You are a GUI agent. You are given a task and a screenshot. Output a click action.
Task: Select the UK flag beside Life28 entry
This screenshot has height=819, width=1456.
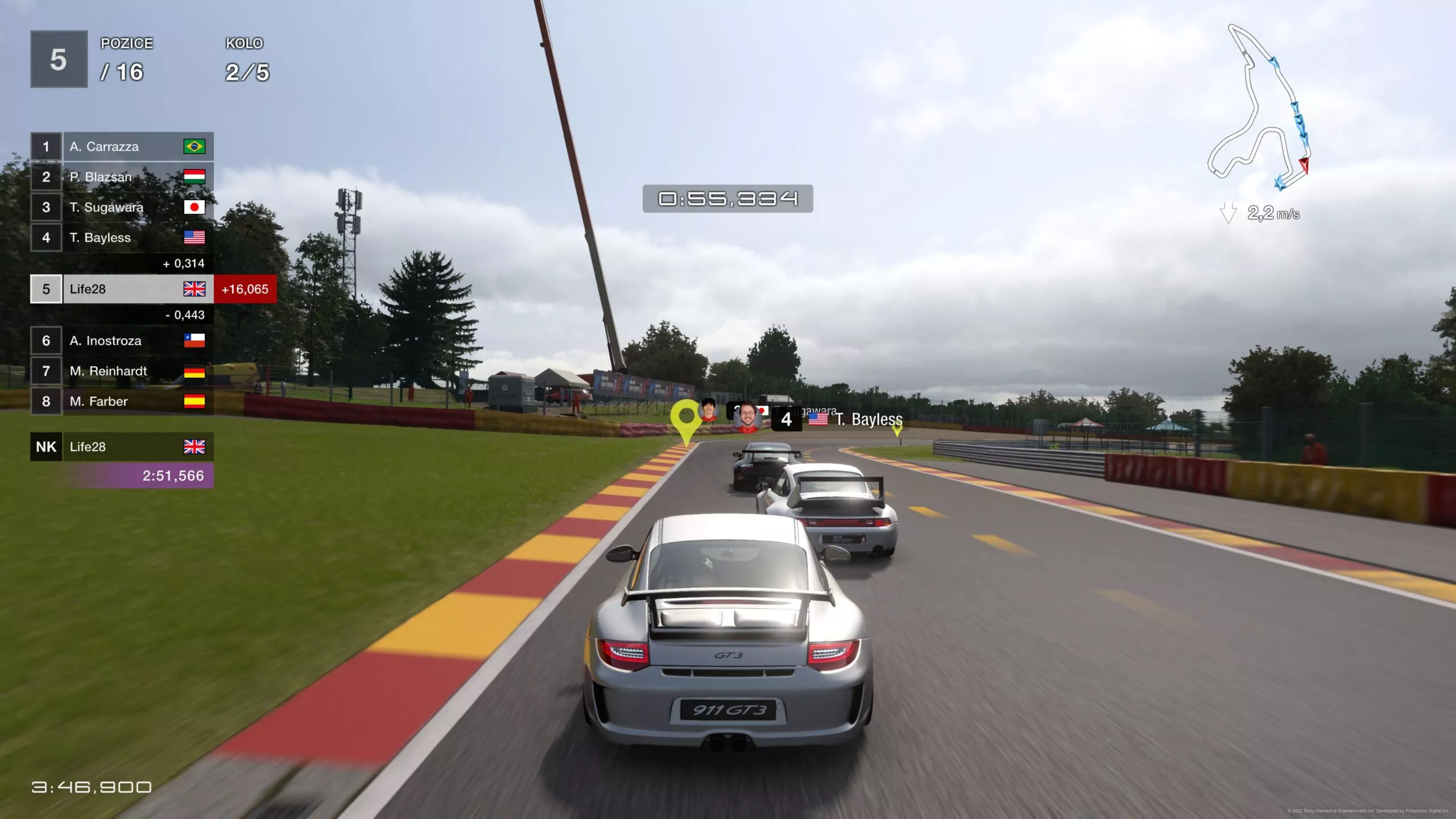pos(195,289)
